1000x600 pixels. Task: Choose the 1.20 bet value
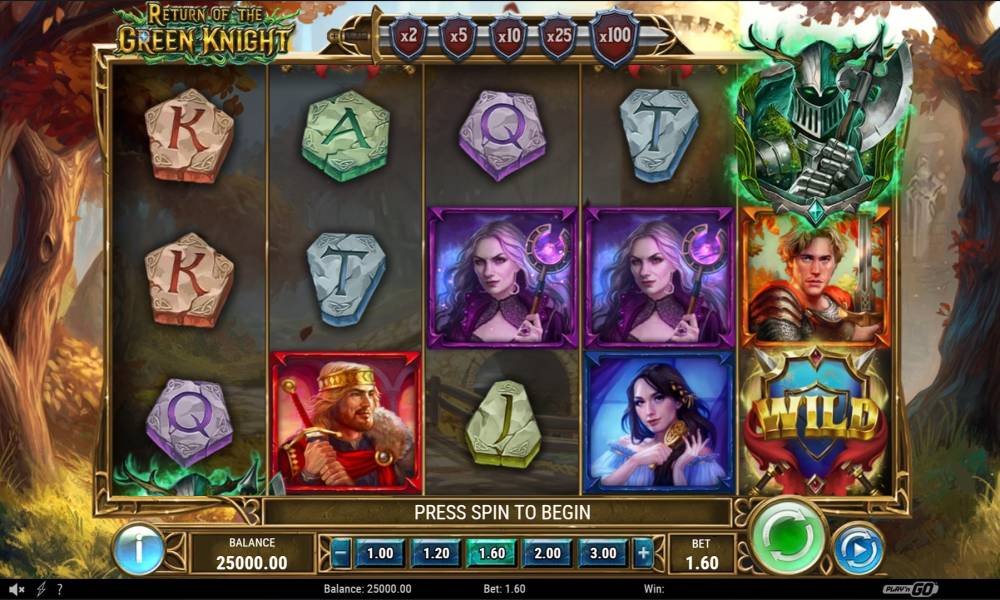pyautogui.click(x=436, y=553)
